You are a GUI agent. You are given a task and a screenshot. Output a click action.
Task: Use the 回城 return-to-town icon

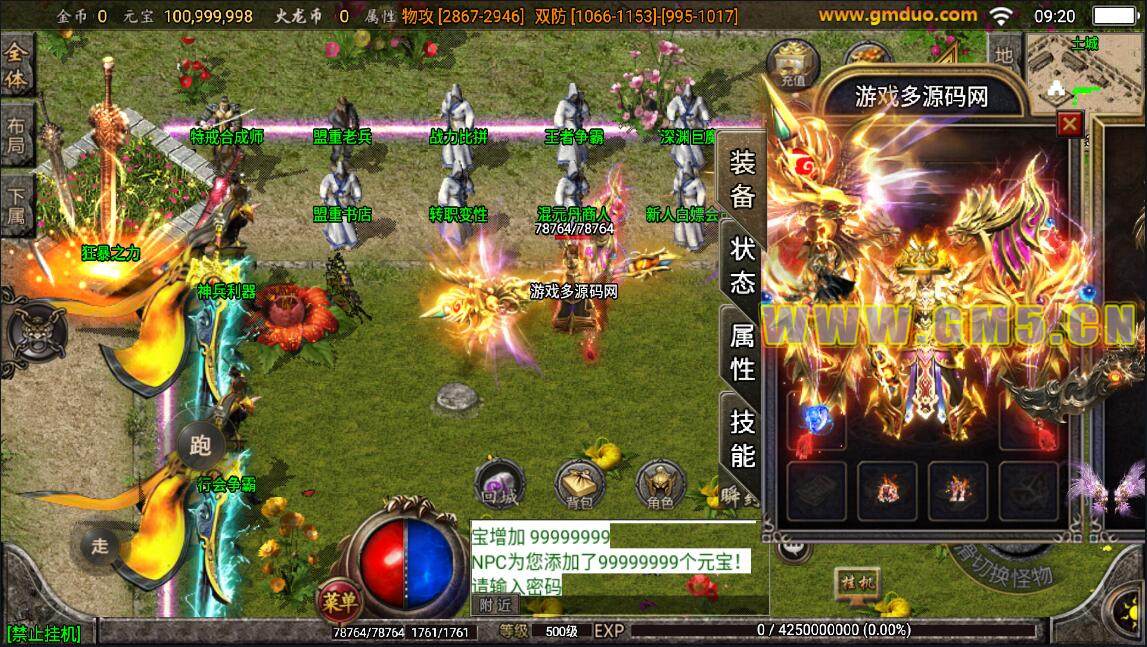click(498, 483)
